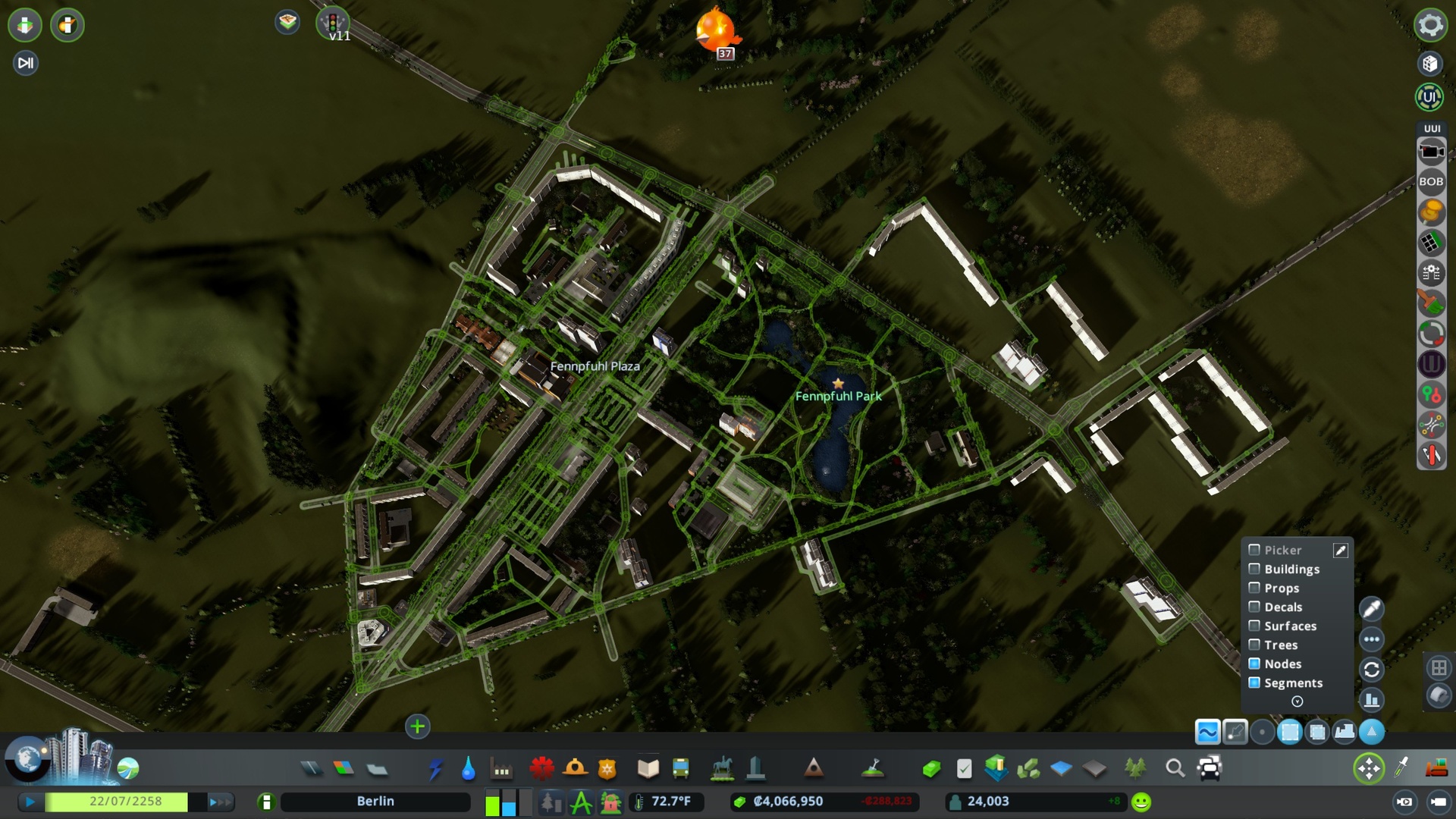Open the three-dot options beside the Picker panel
Screen dimensions: 1456x819
tap(1372, 639)
